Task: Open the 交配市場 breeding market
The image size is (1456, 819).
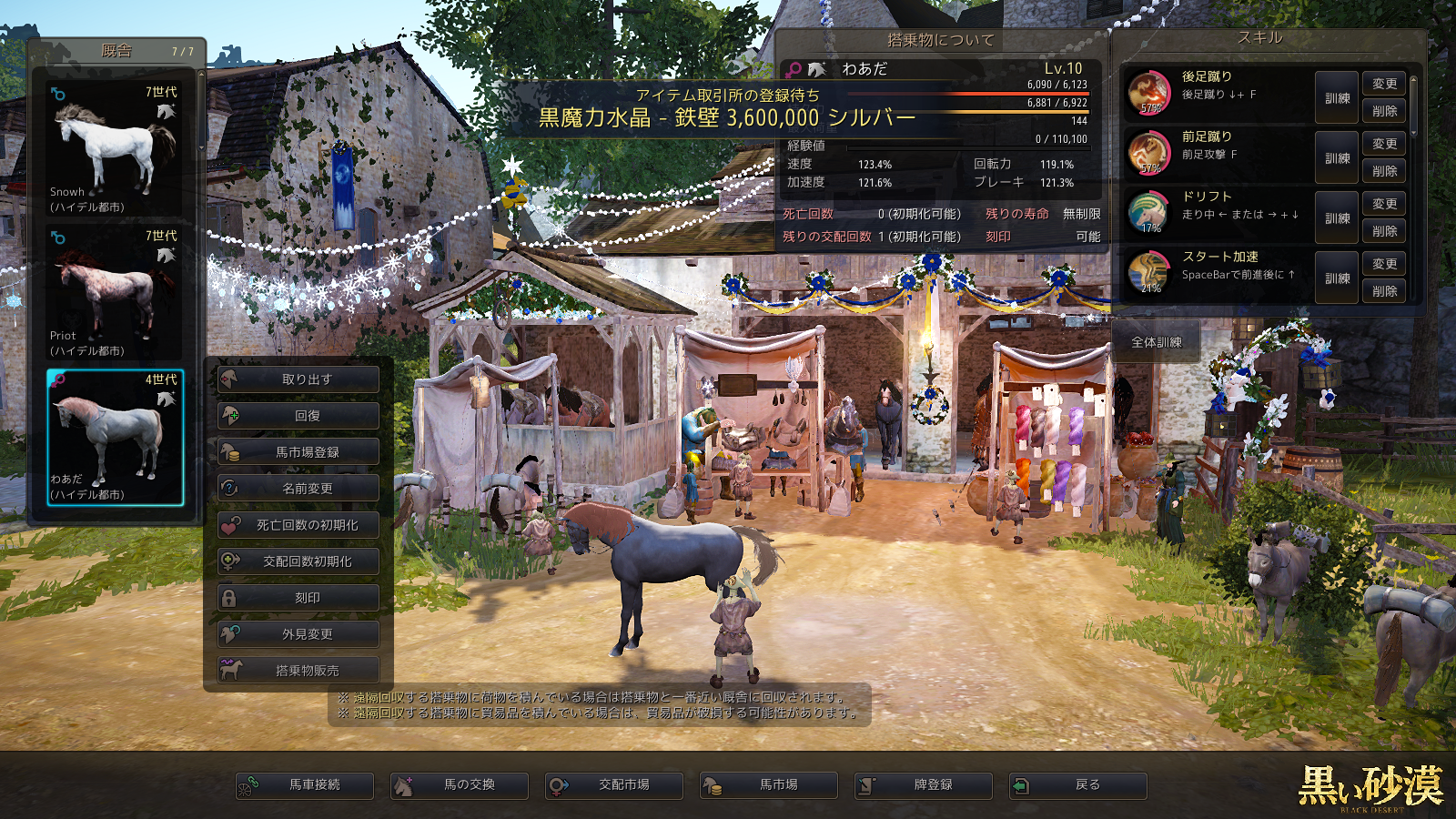Action: 614,785
